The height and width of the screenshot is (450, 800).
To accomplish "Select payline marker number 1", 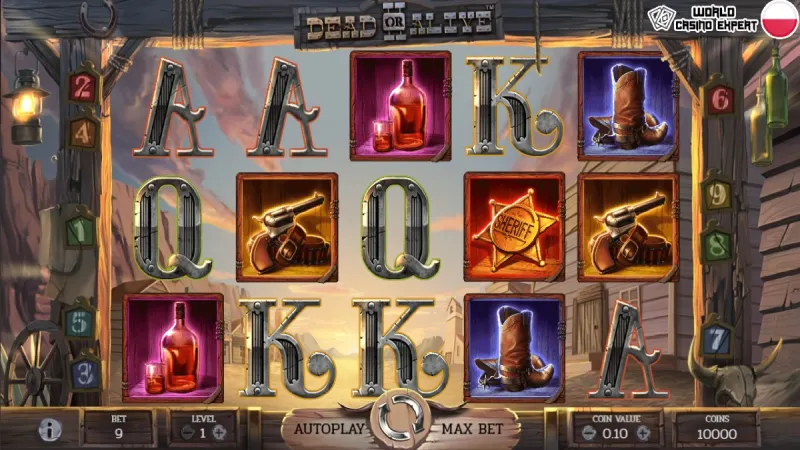I will [x=79, y=229].
